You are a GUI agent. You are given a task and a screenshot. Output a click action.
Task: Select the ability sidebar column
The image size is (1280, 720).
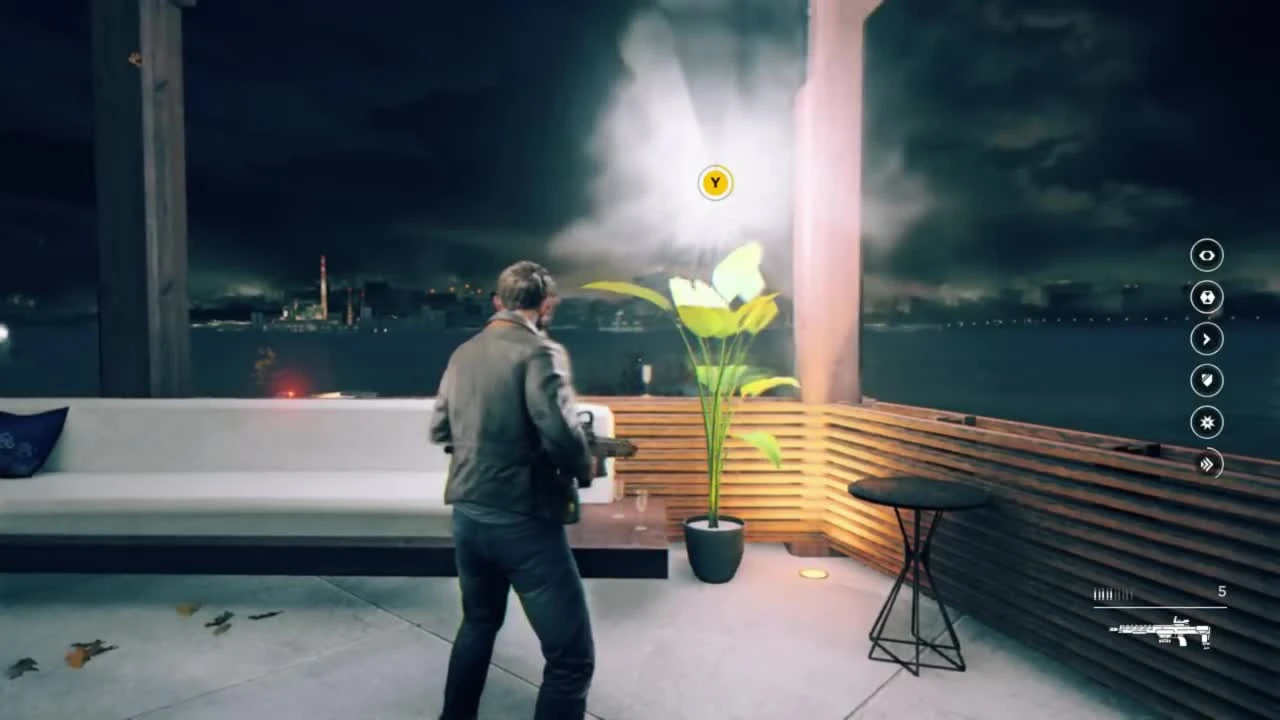1206,360
